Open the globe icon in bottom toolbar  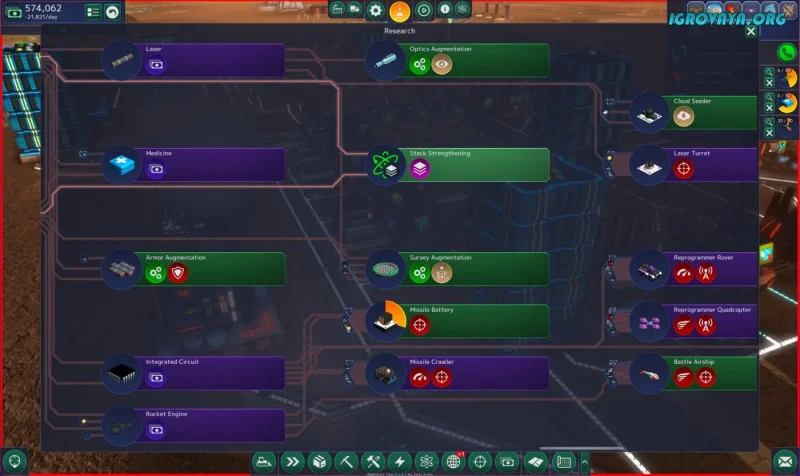point(453,462)
